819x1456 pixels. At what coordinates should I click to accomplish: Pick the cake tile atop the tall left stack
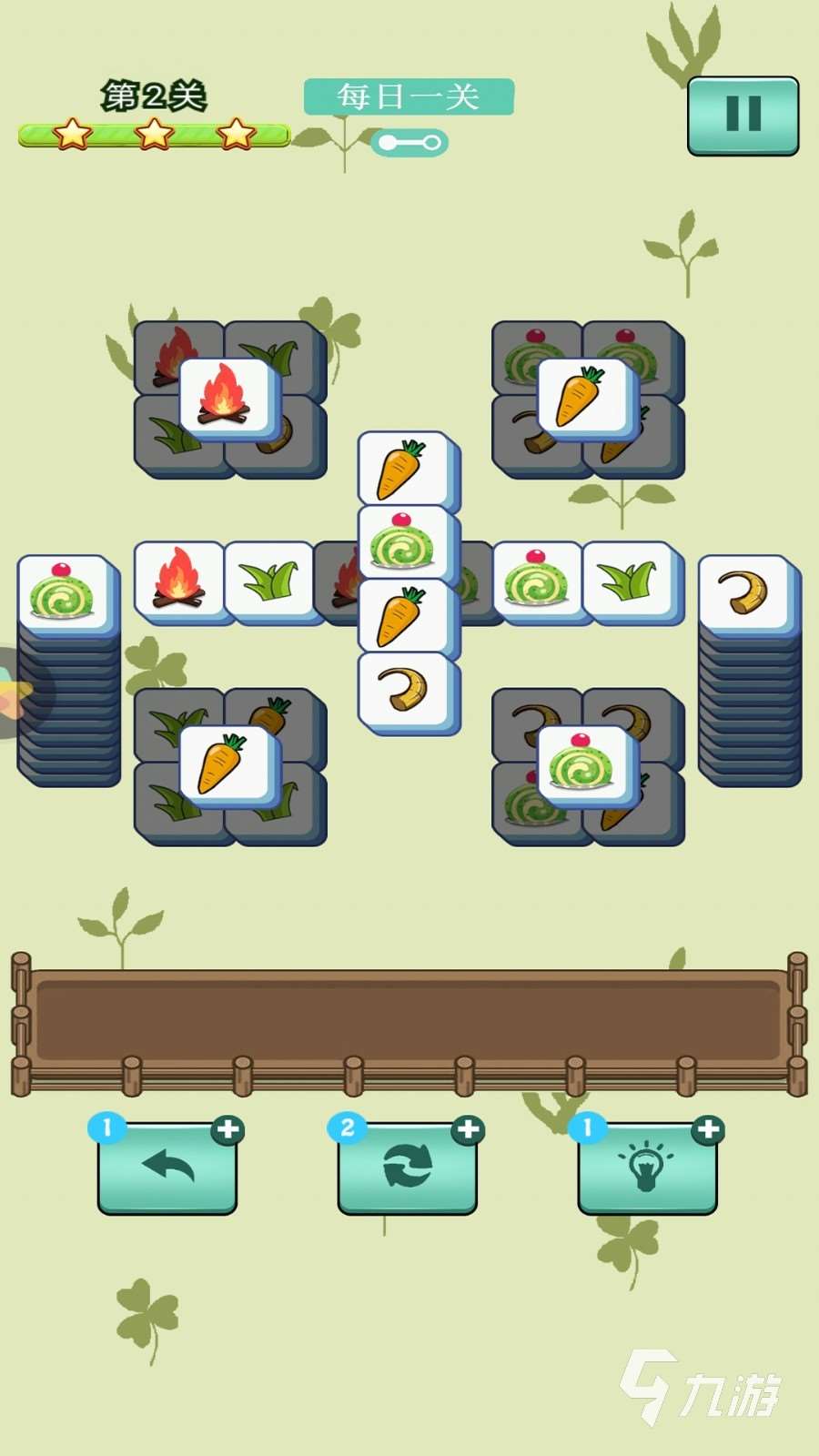(x=64, y=592)
